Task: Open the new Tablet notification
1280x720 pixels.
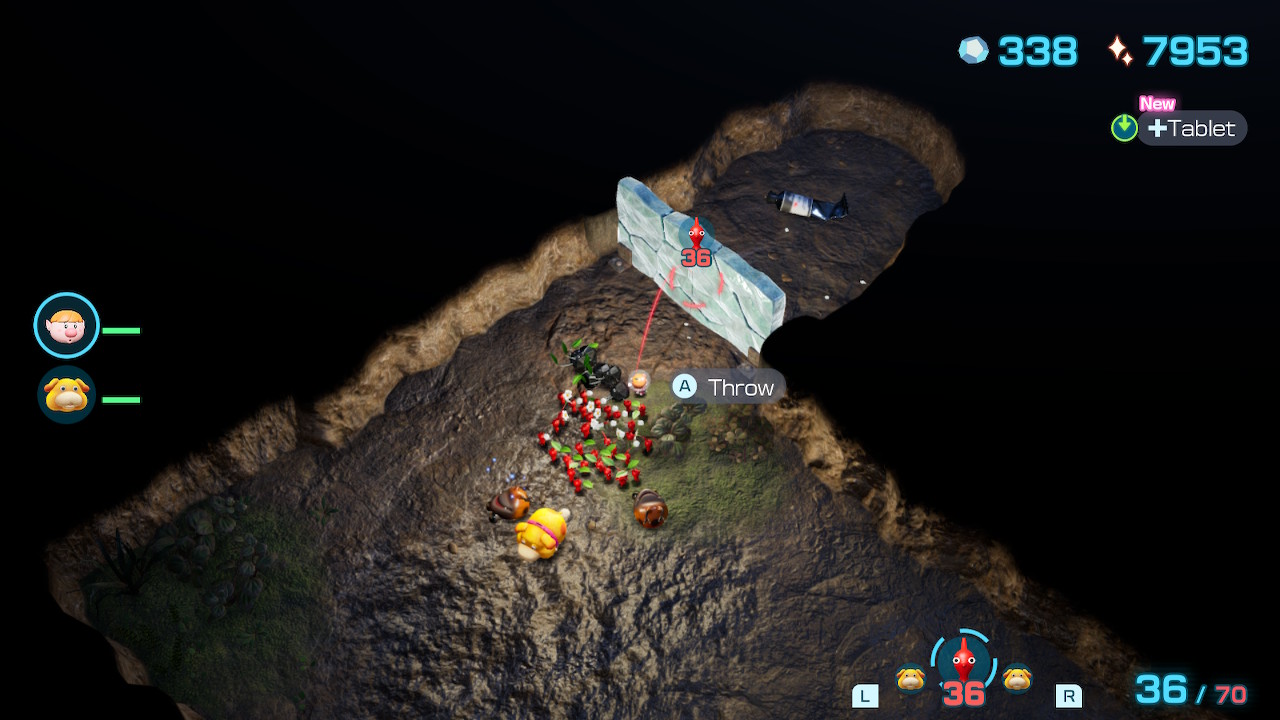Action: click(1191, 128)
